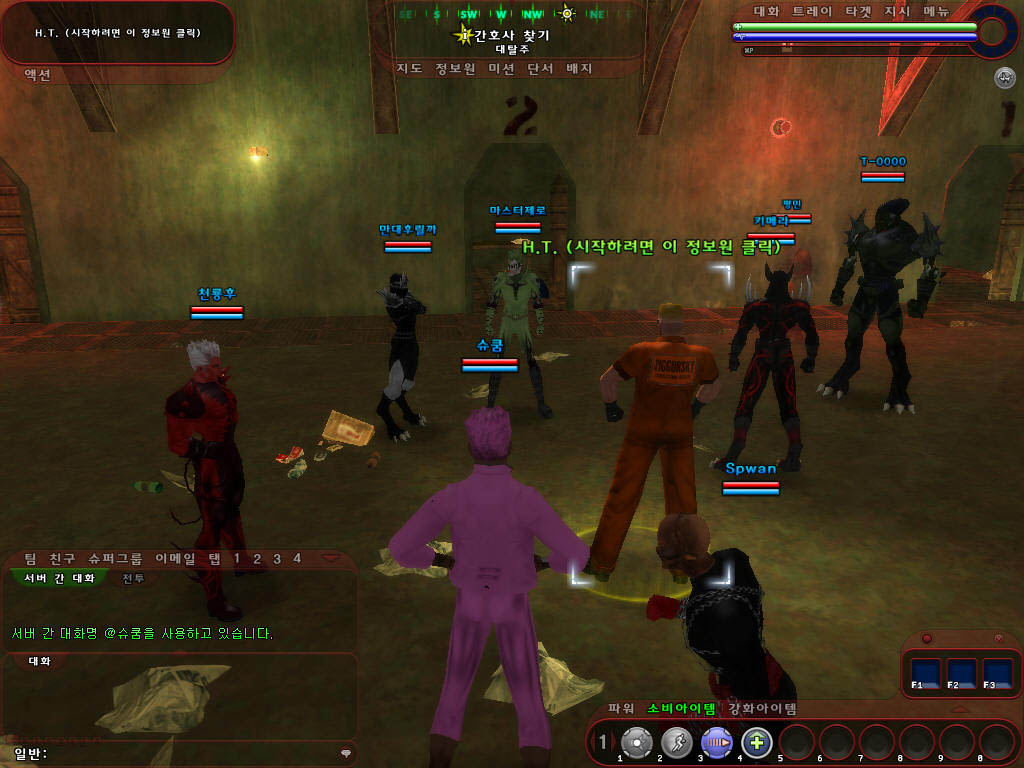Select the 서버 간 대화 chat tab
Viewport: 1024px width, 768px height.
click(x=62, y=578)
